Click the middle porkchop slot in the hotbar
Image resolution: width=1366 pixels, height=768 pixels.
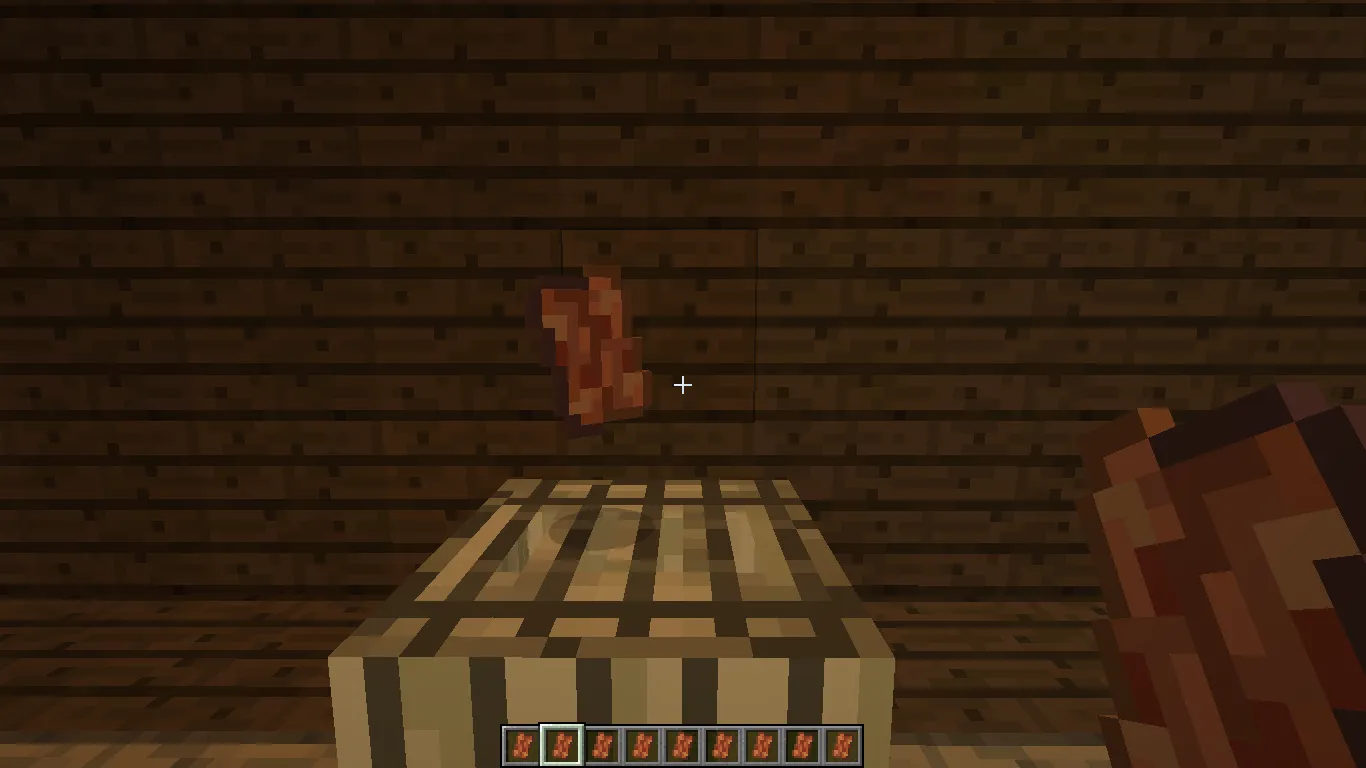(681, 745)
